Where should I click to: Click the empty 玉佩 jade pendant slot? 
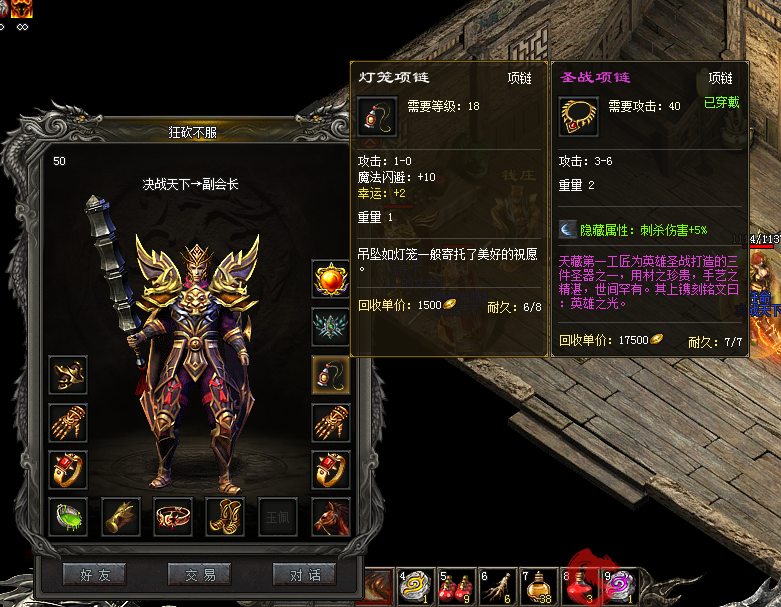point(277,517)
